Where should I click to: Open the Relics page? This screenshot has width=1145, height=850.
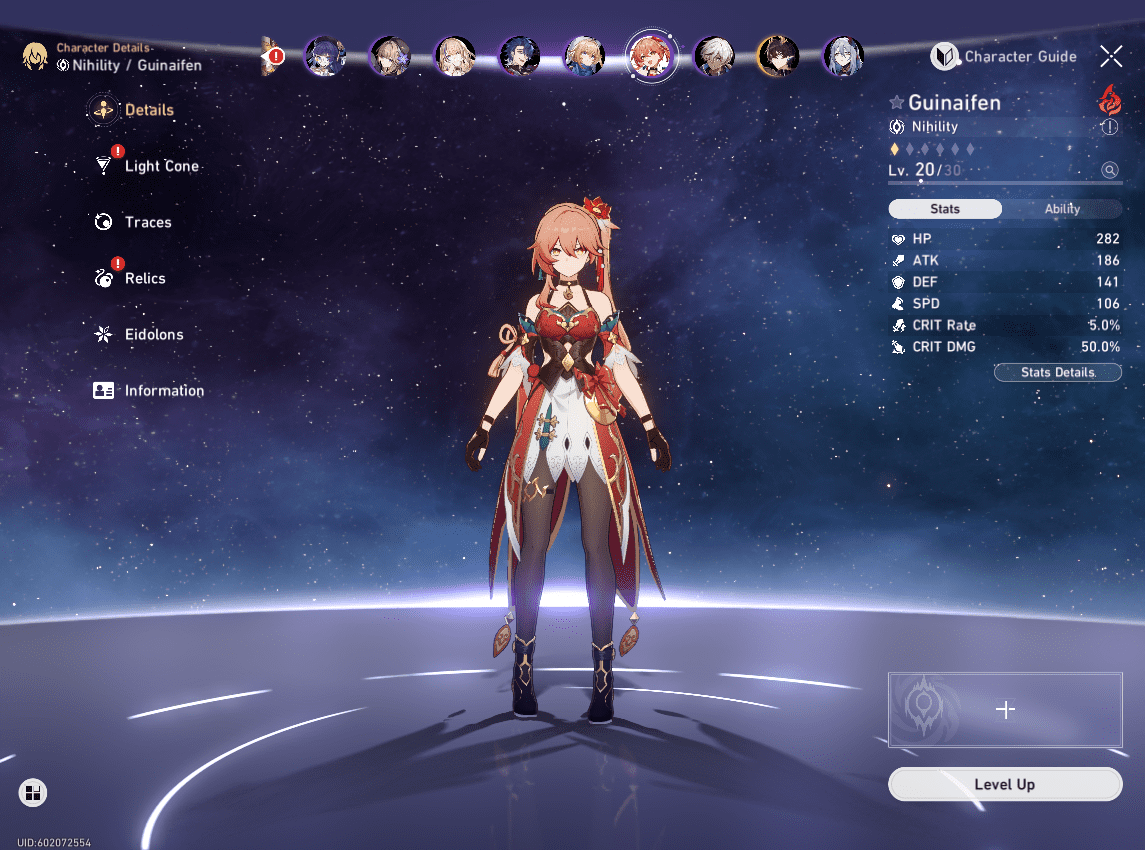point(144,278)
